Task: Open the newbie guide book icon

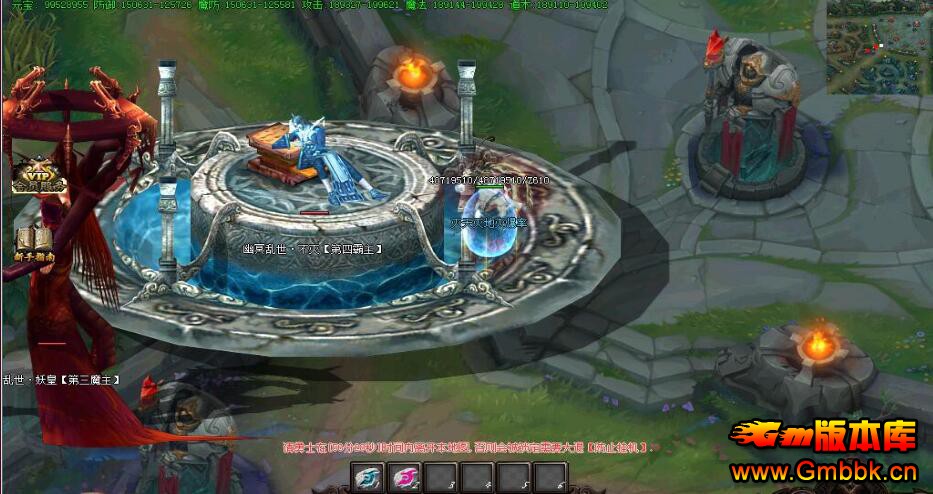Action: point(34,243)
